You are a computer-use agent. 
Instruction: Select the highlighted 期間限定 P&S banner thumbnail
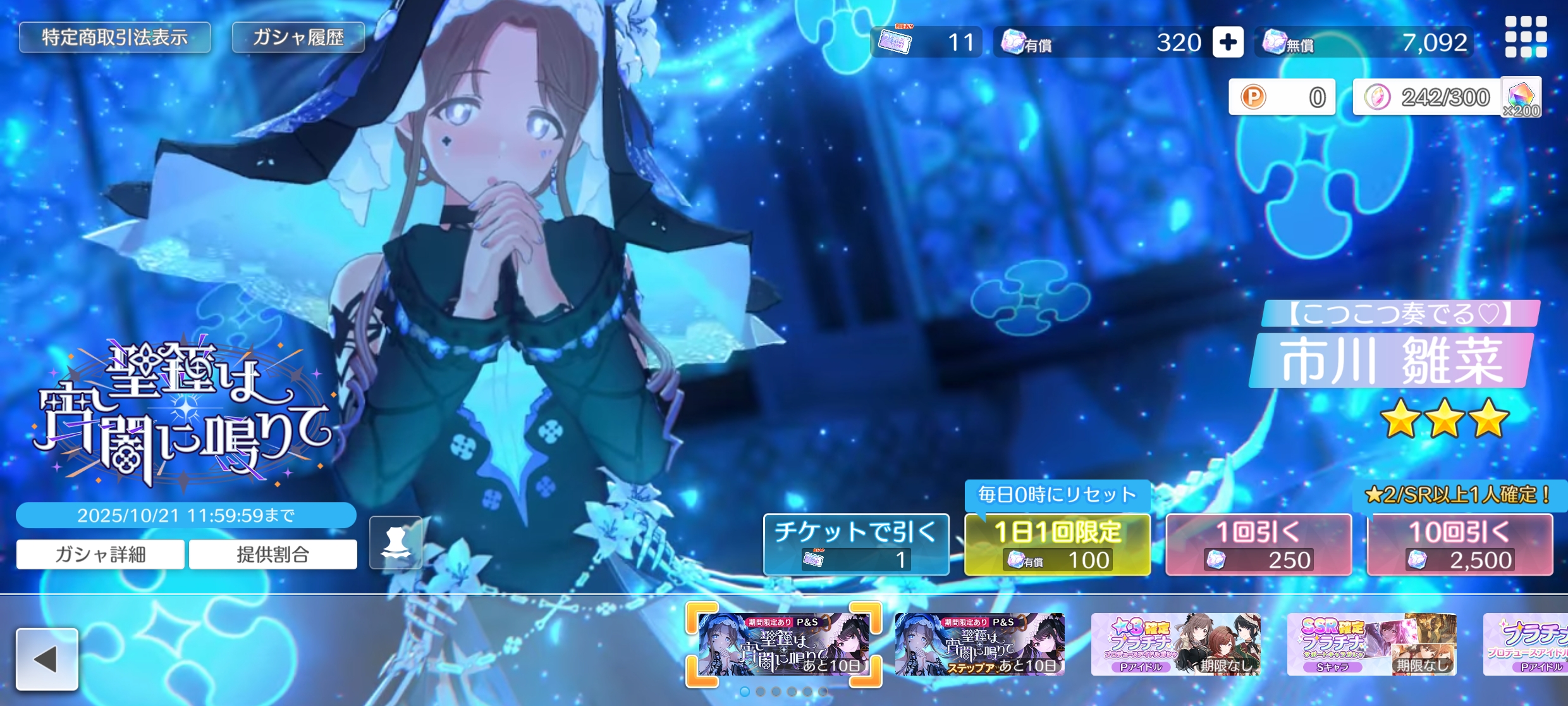click(x=783, y=644)
